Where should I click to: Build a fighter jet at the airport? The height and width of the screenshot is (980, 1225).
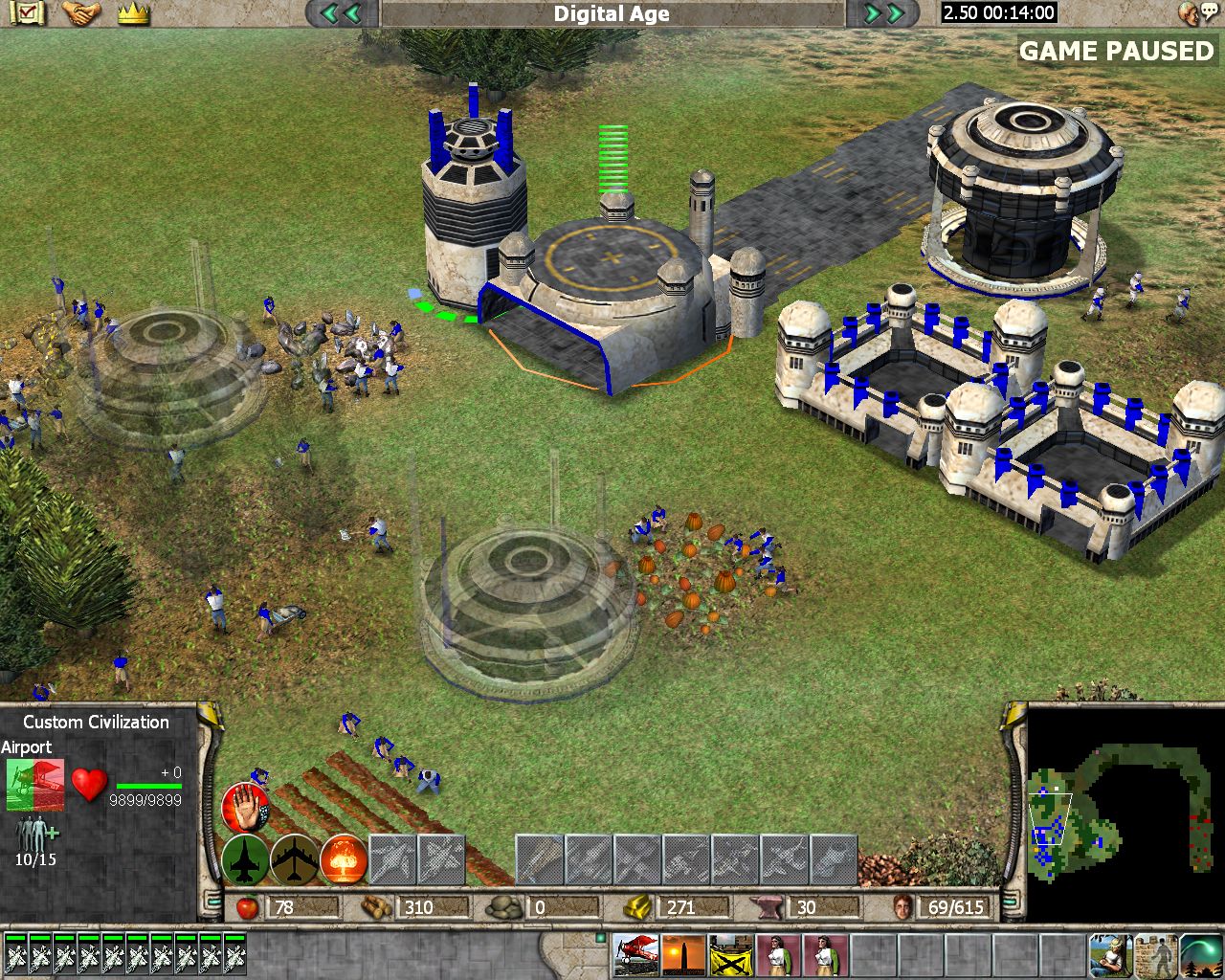click(x=246, y=858)
